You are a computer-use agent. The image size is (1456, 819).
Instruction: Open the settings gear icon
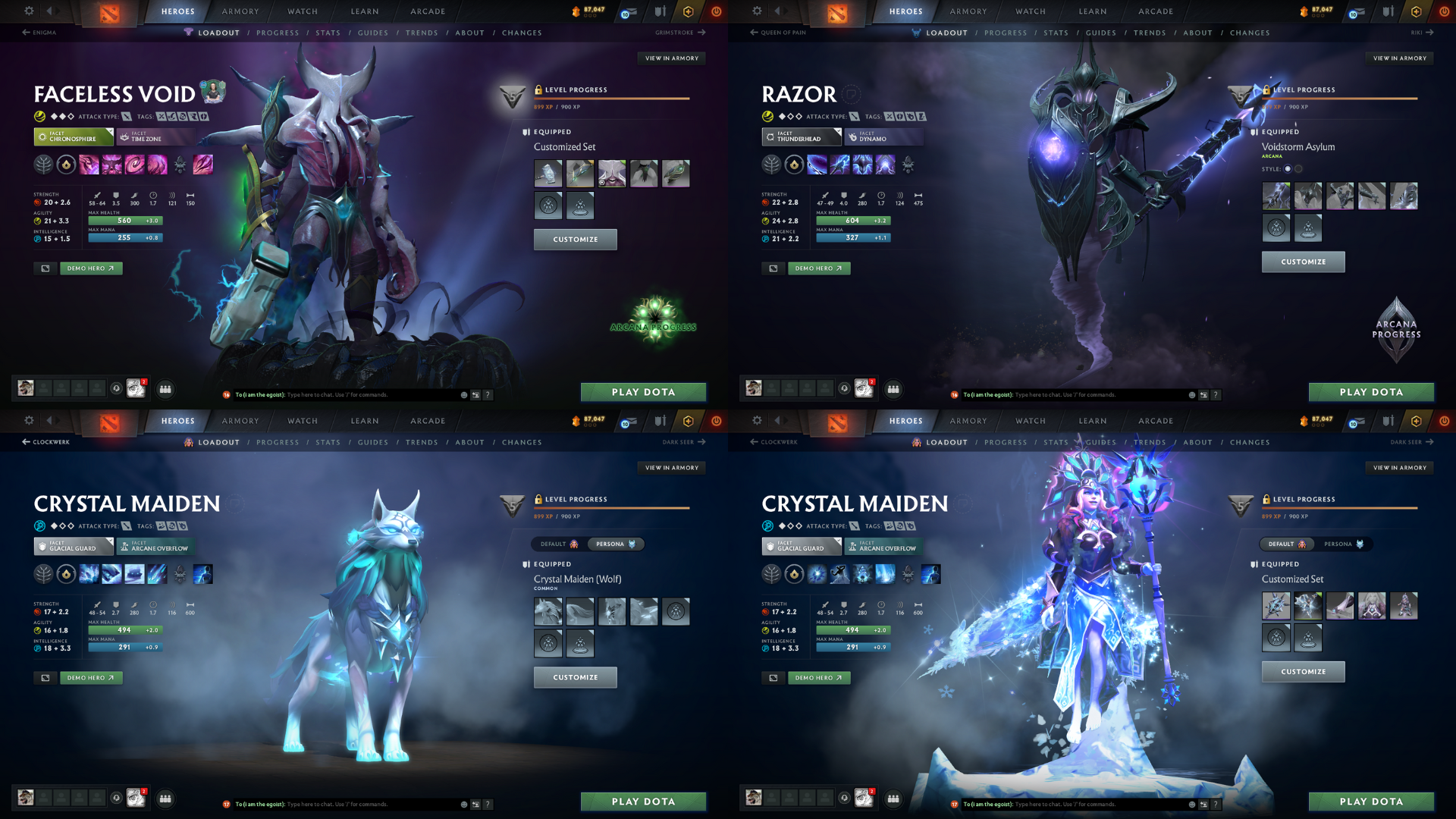pyautogui.click(x=29, y=11)
